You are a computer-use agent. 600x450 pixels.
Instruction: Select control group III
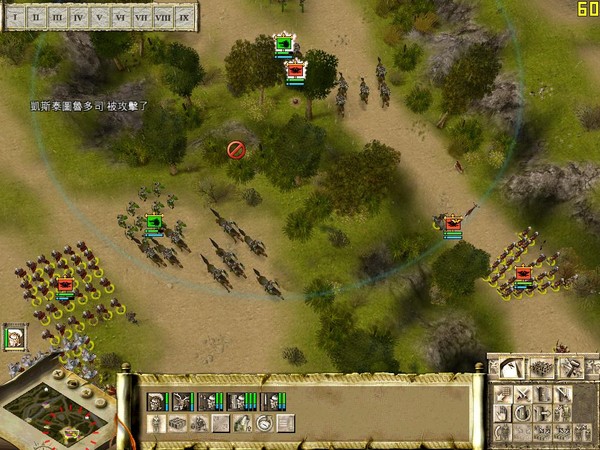(57, 17)
